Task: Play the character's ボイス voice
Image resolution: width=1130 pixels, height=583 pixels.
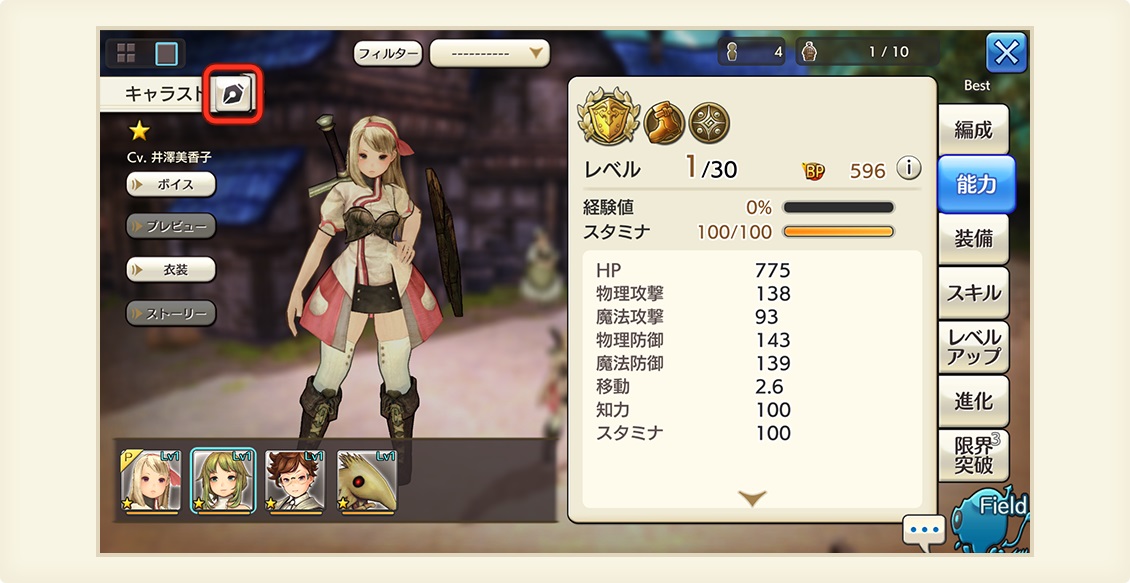Action: (x=171, y=185)
